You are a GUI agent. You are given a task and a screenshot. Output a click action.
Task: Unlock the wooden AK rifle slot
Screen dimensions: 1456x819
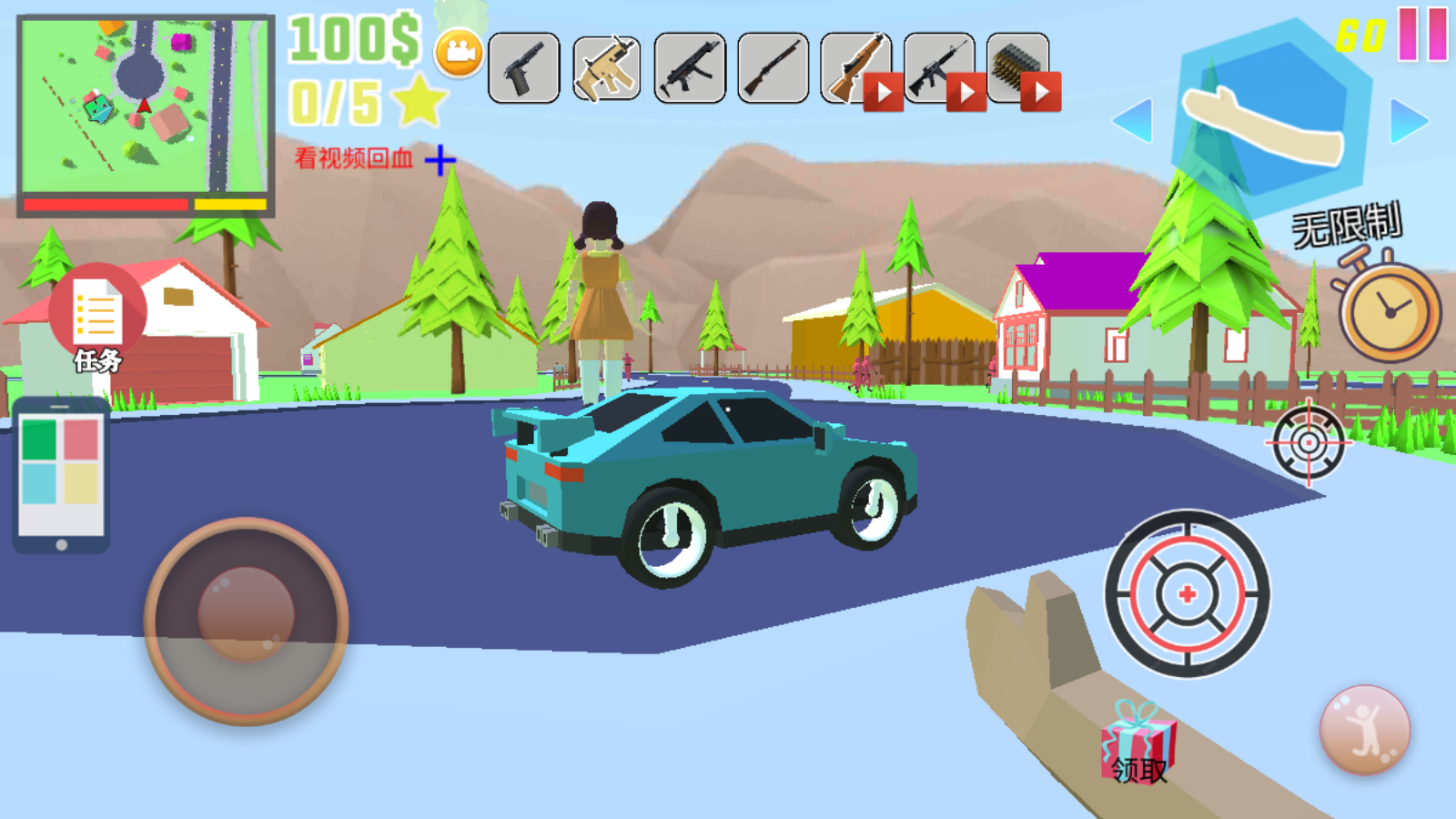tap(856, 68)
